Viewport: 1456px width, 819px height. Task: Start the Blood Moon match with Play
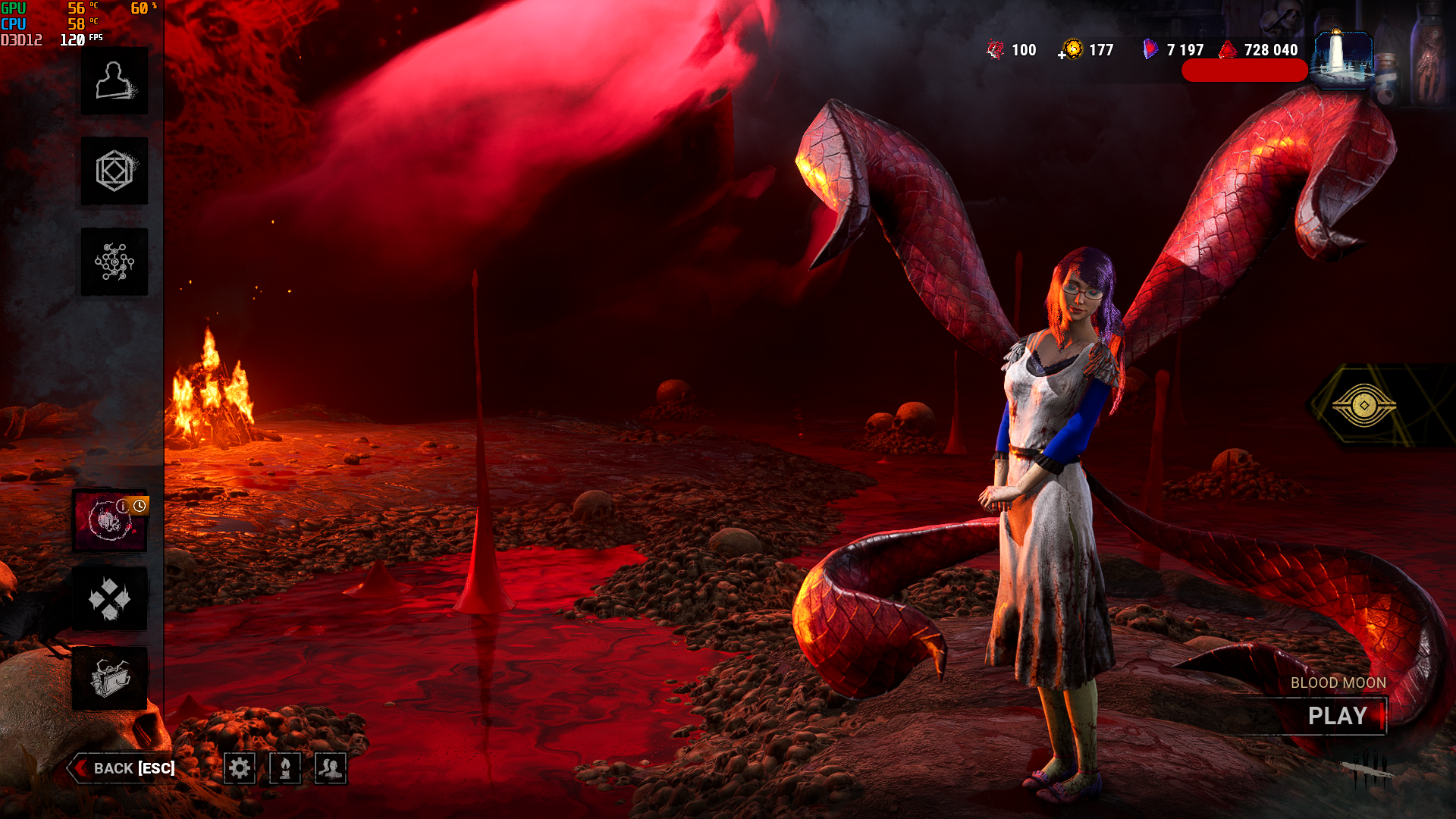(x=1337, y=716)
